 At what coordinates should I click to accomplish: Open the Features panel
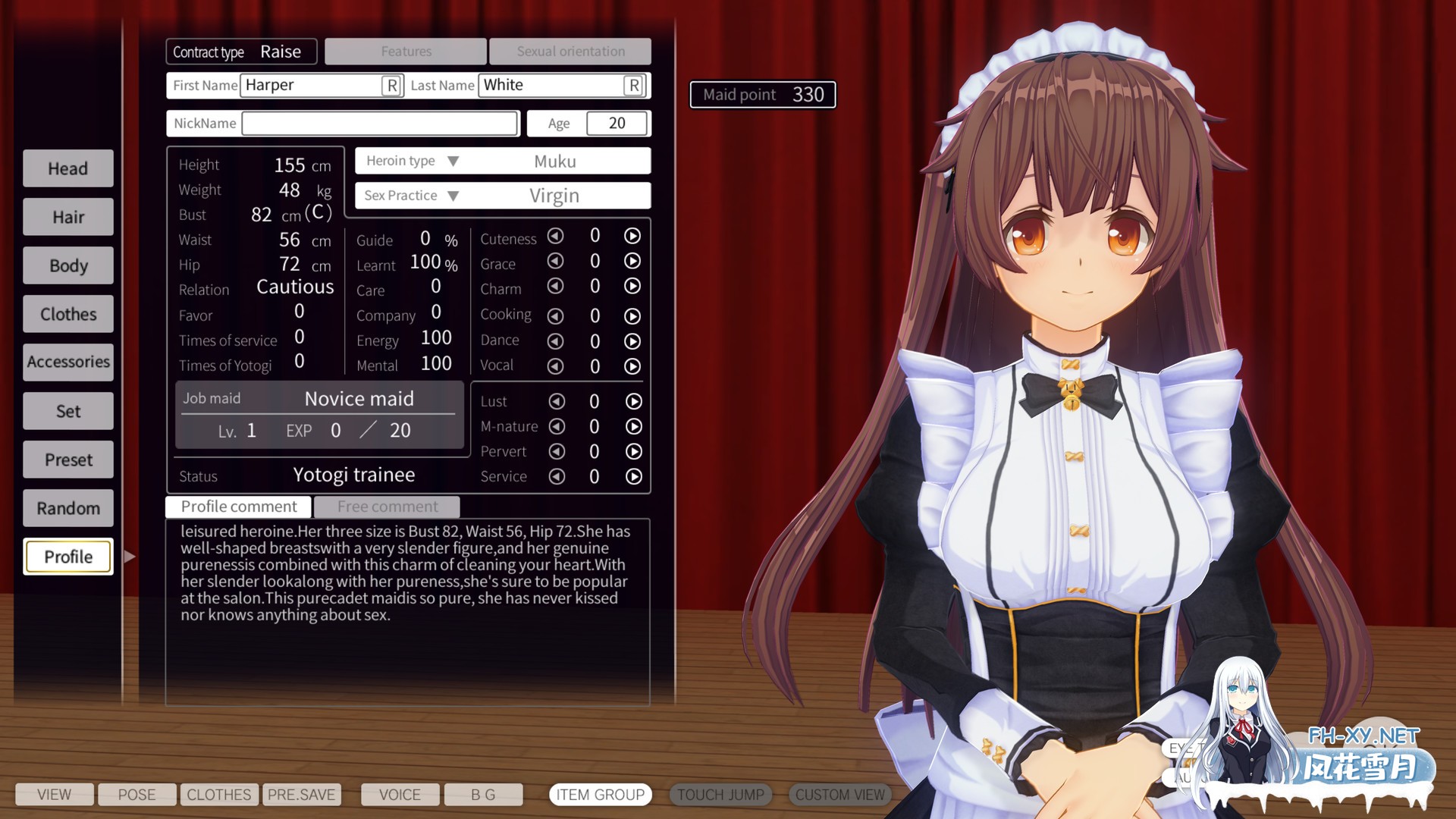(406, 52)
